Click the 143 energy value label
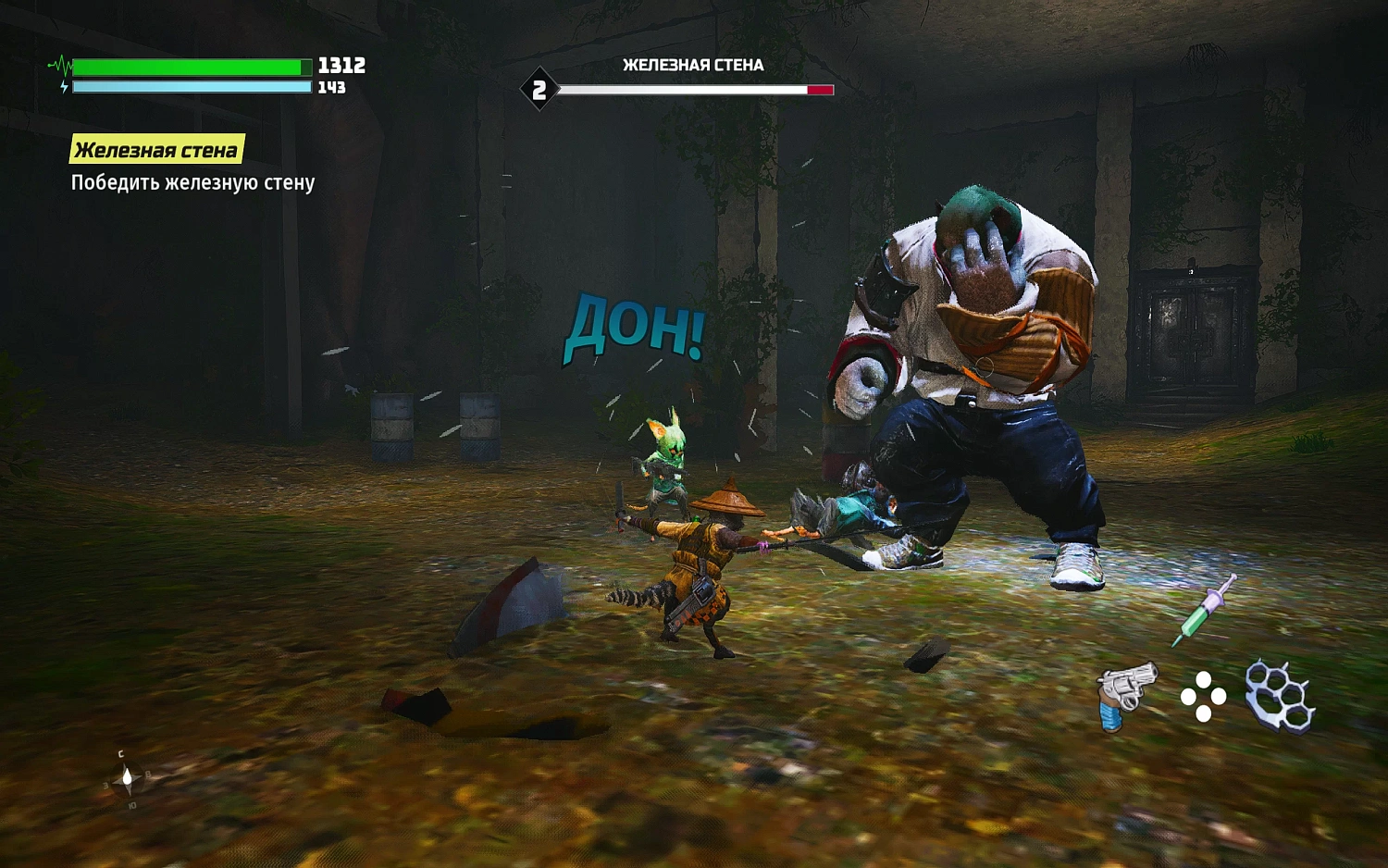1388x868 pixels. (x=333, y=89)
